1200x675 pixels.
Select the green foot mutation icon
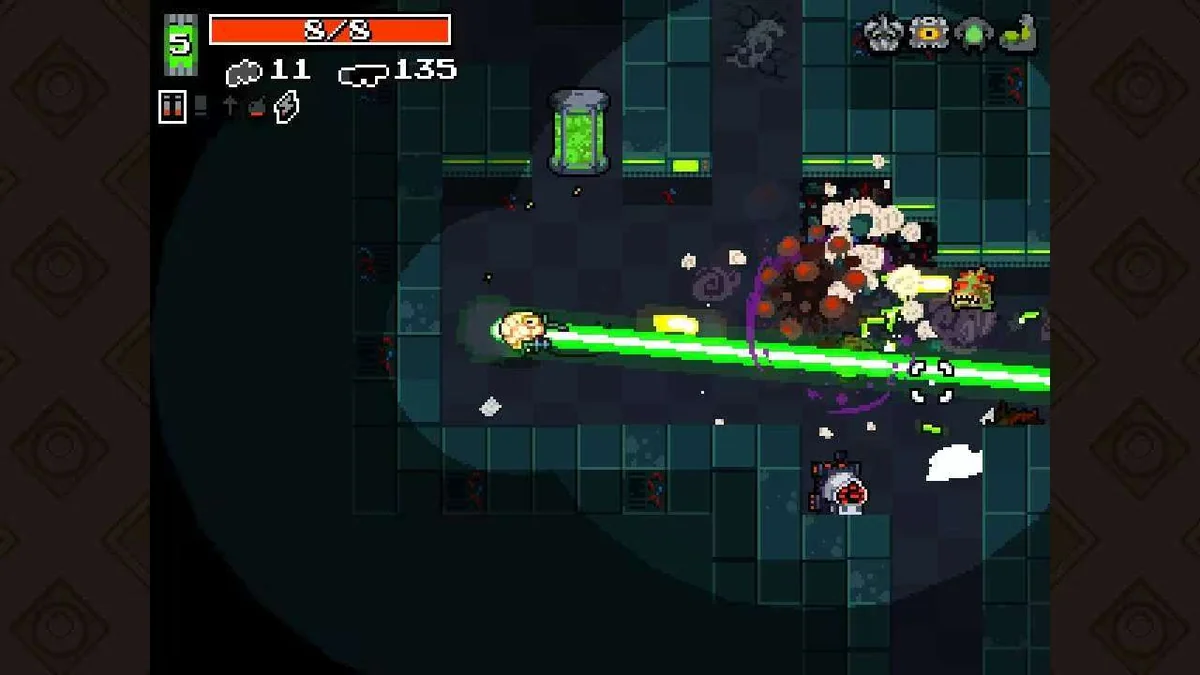point(1018,35)
